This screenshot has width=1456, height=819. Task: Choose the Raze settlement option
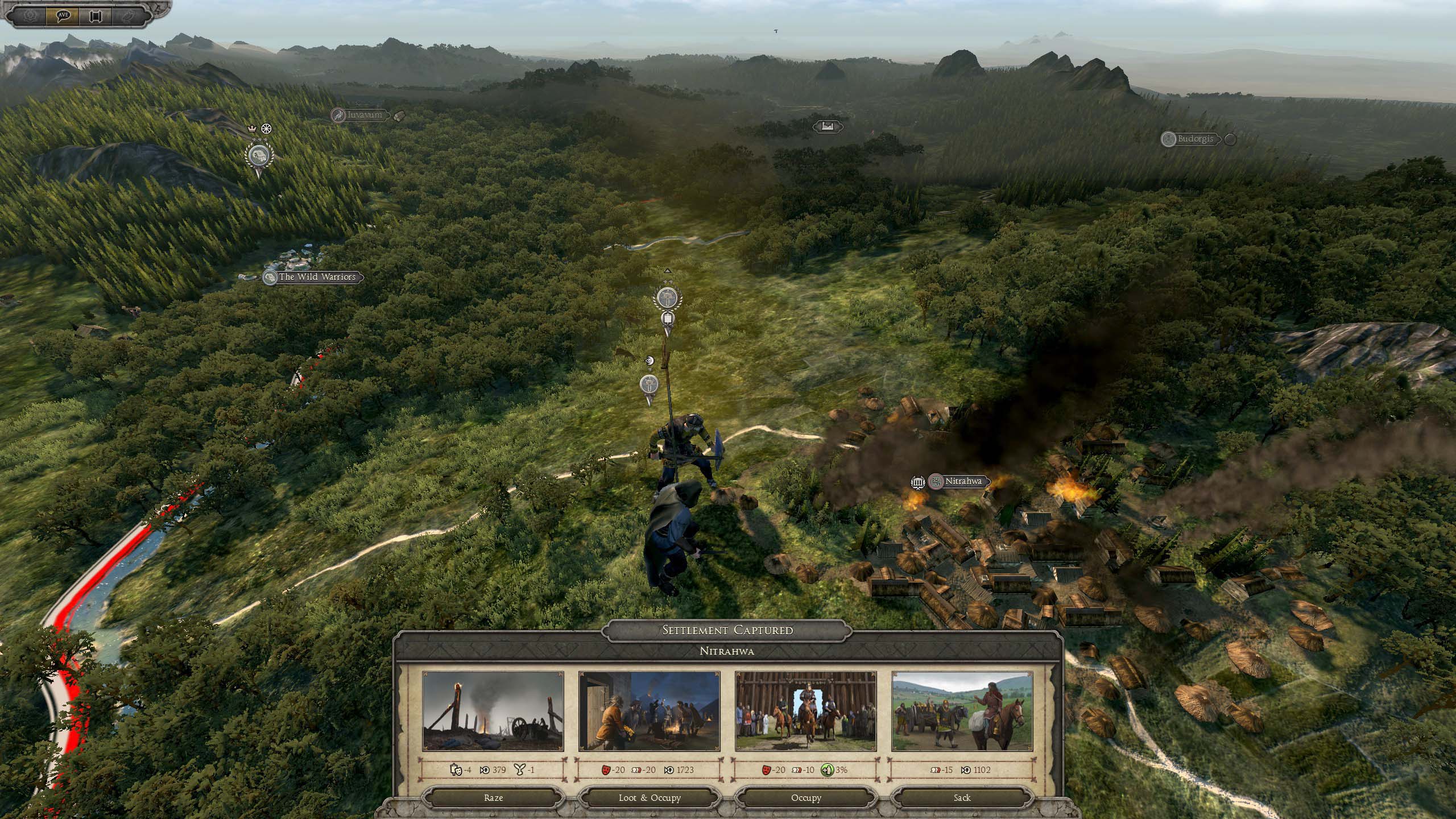point(493,797)
